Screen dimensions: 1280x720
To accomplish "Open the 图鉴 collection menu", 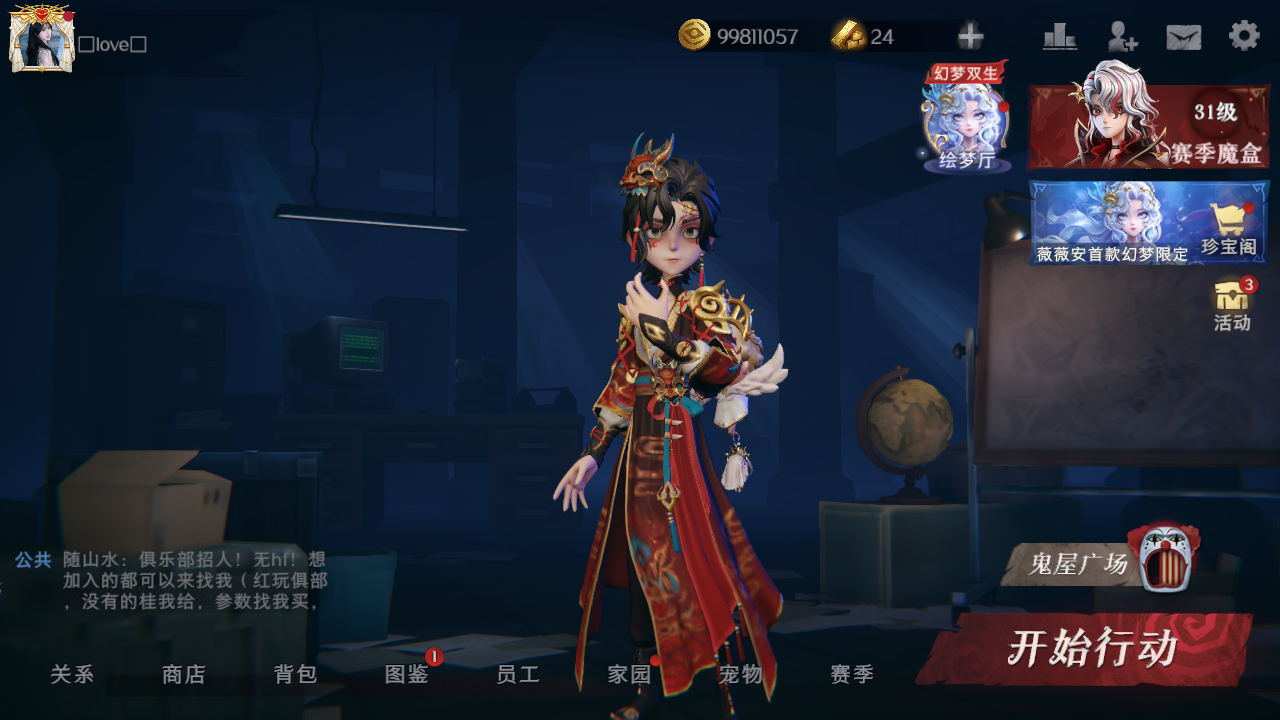I will [407, 675].
